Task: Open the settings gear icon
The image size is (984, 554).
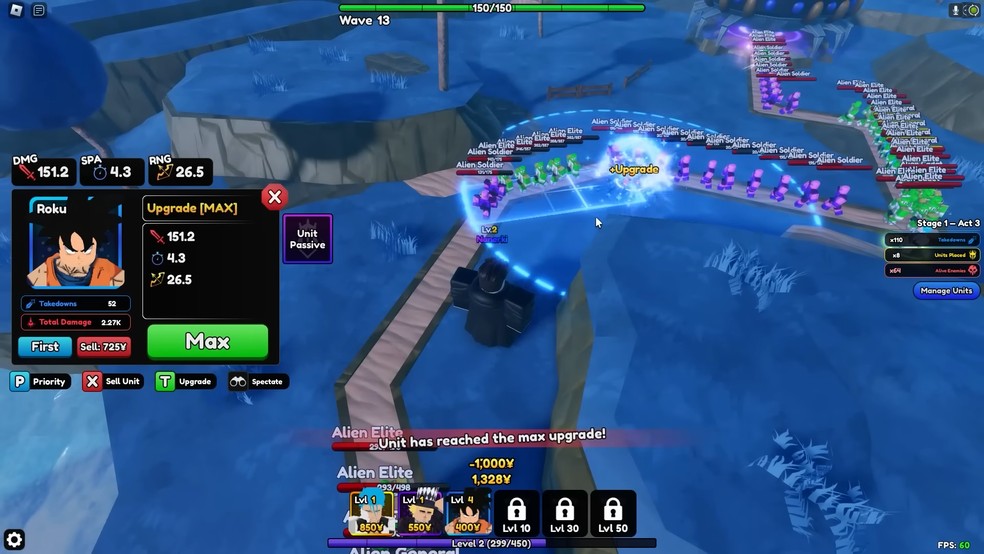Action: click(14, 541)
